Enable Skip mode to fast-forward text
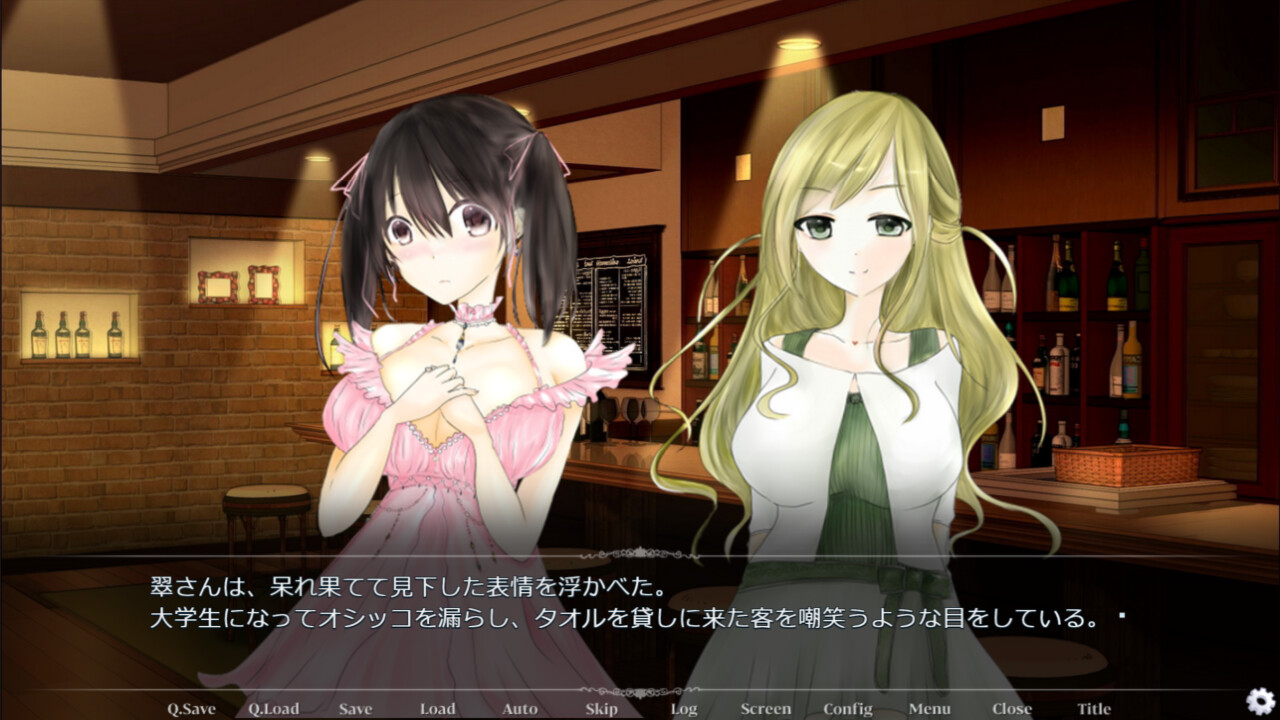Viewport: 1280px width, 720px height. (600, 708)
